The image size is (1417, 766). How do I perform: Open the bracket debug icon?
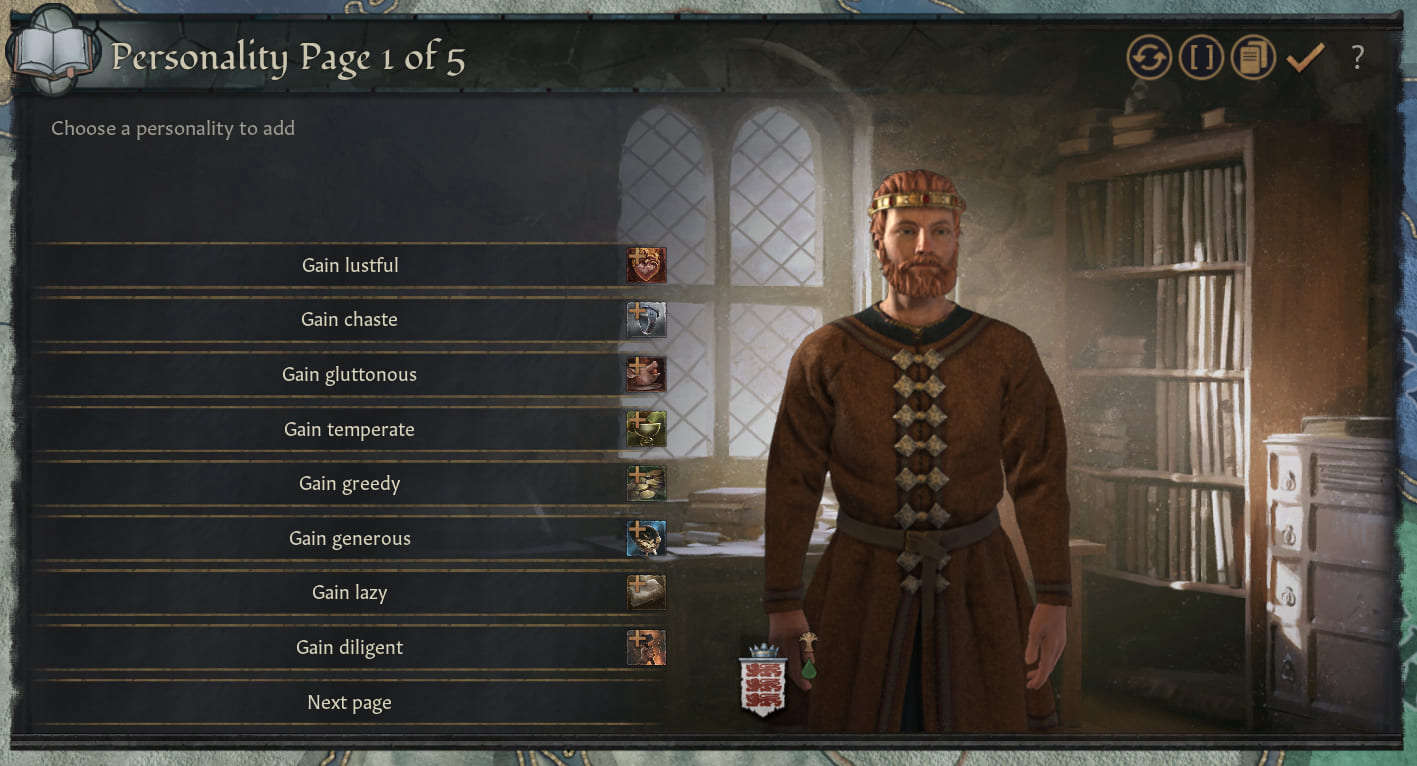(1200, 57)
